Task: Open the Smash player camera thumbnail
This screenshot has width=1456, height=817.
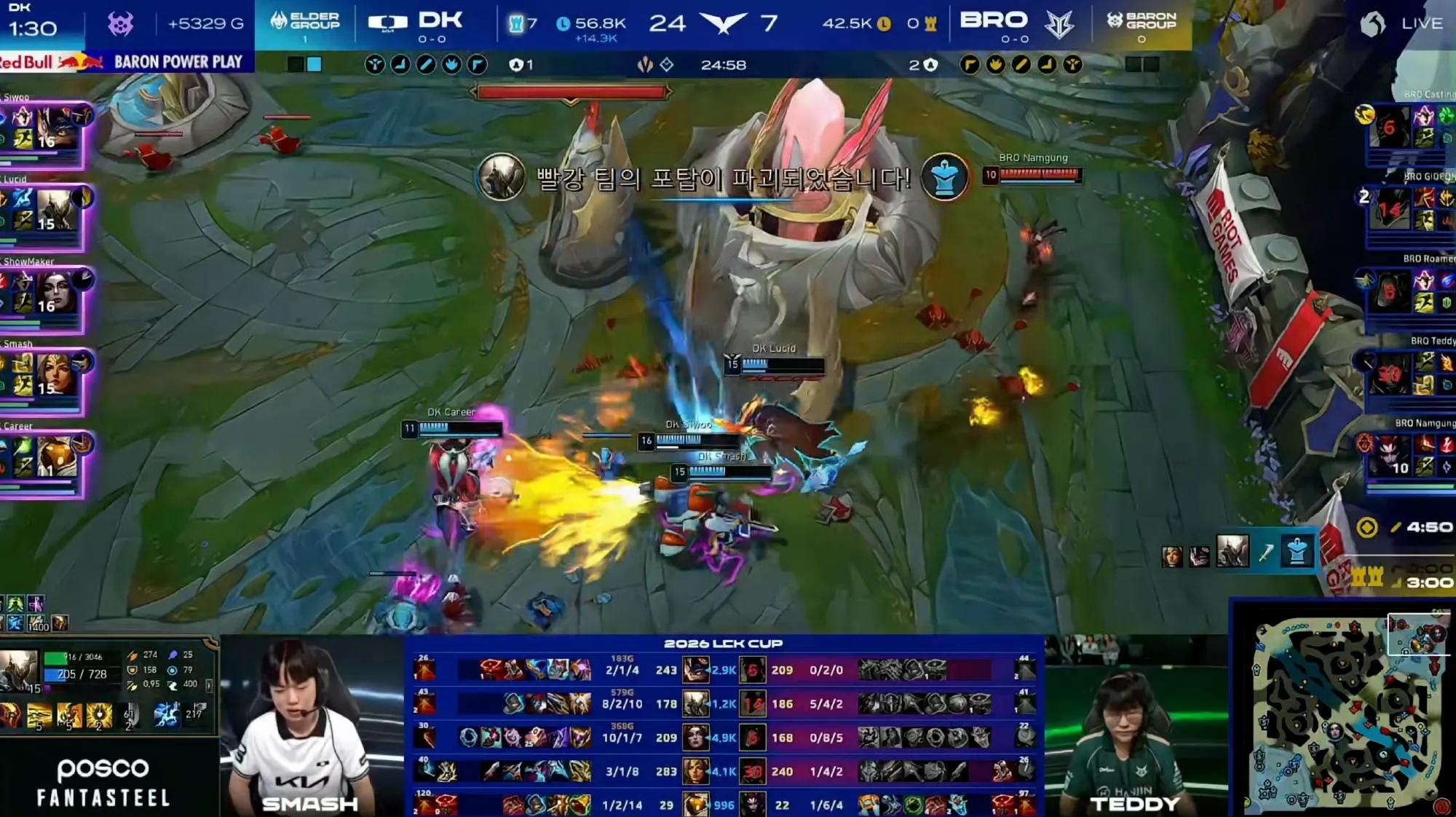Action: tap(312, 725)
